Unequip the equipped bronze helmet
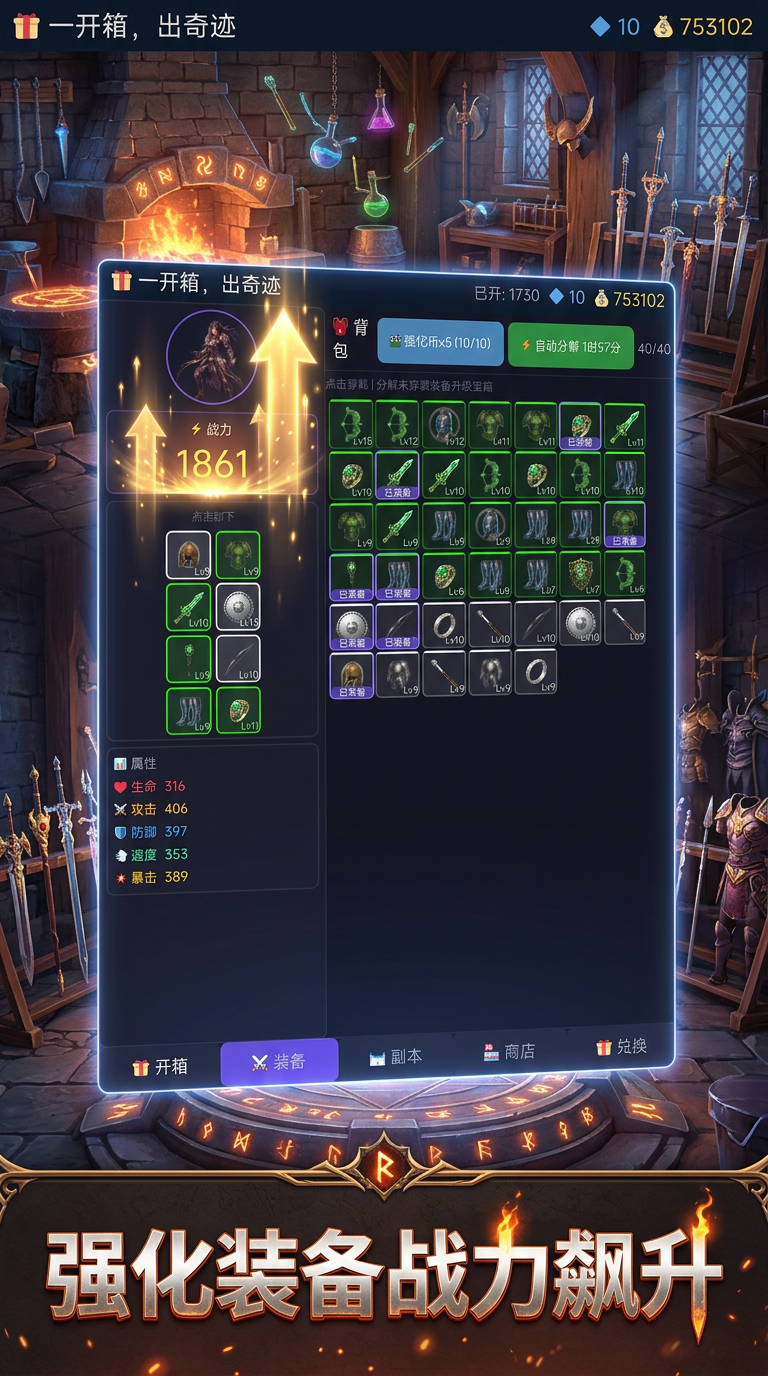Screen dimensions: 768x1376 click(x=188, y=555)
